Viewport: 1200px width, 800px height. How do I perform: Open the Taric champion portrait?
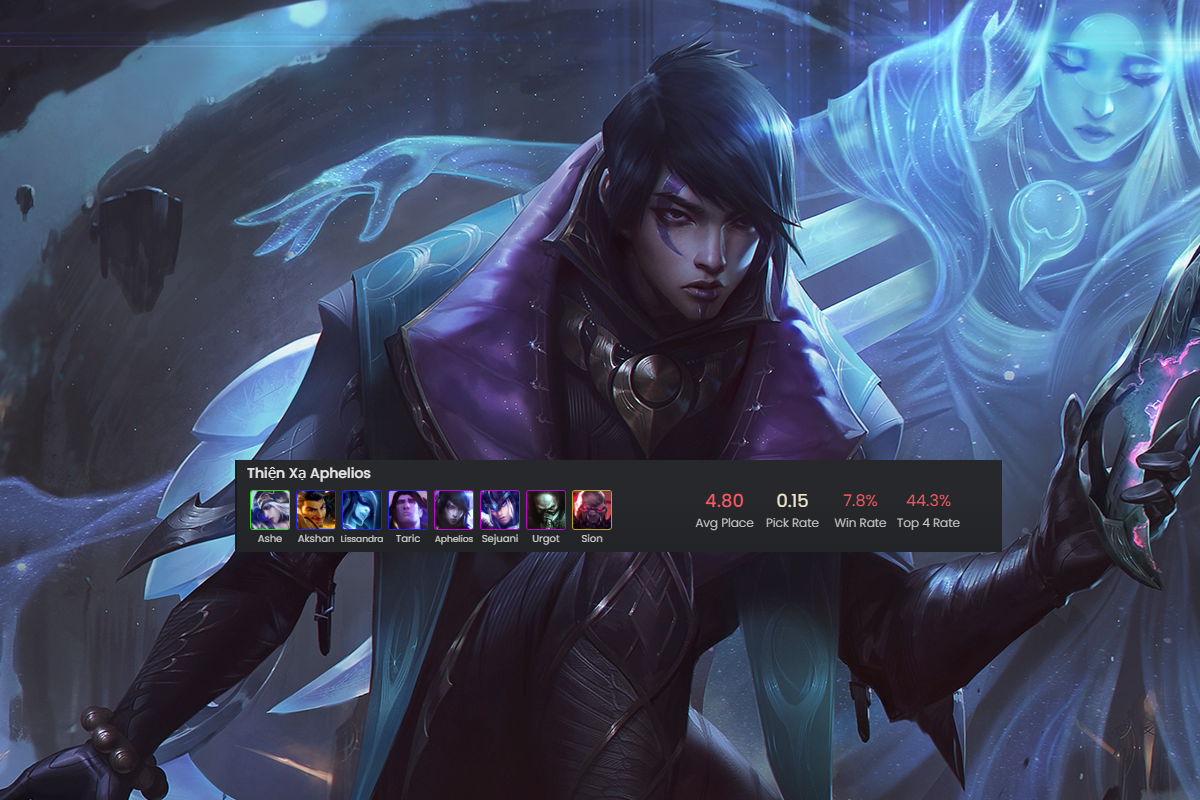click(408, 510)
